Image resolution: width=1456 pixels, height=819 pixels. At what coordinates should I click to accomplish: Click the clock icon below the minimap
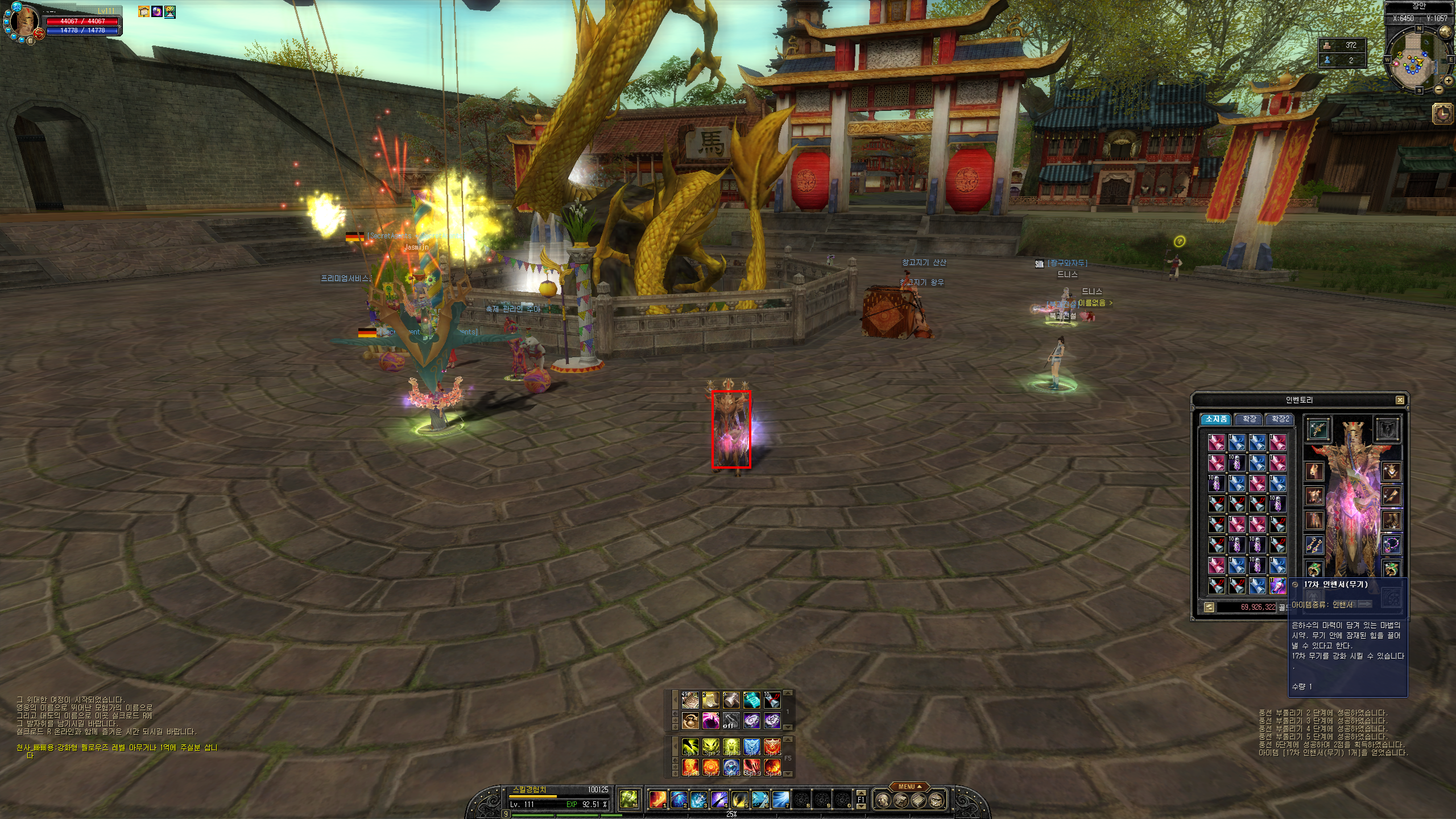coord(1443,113)
